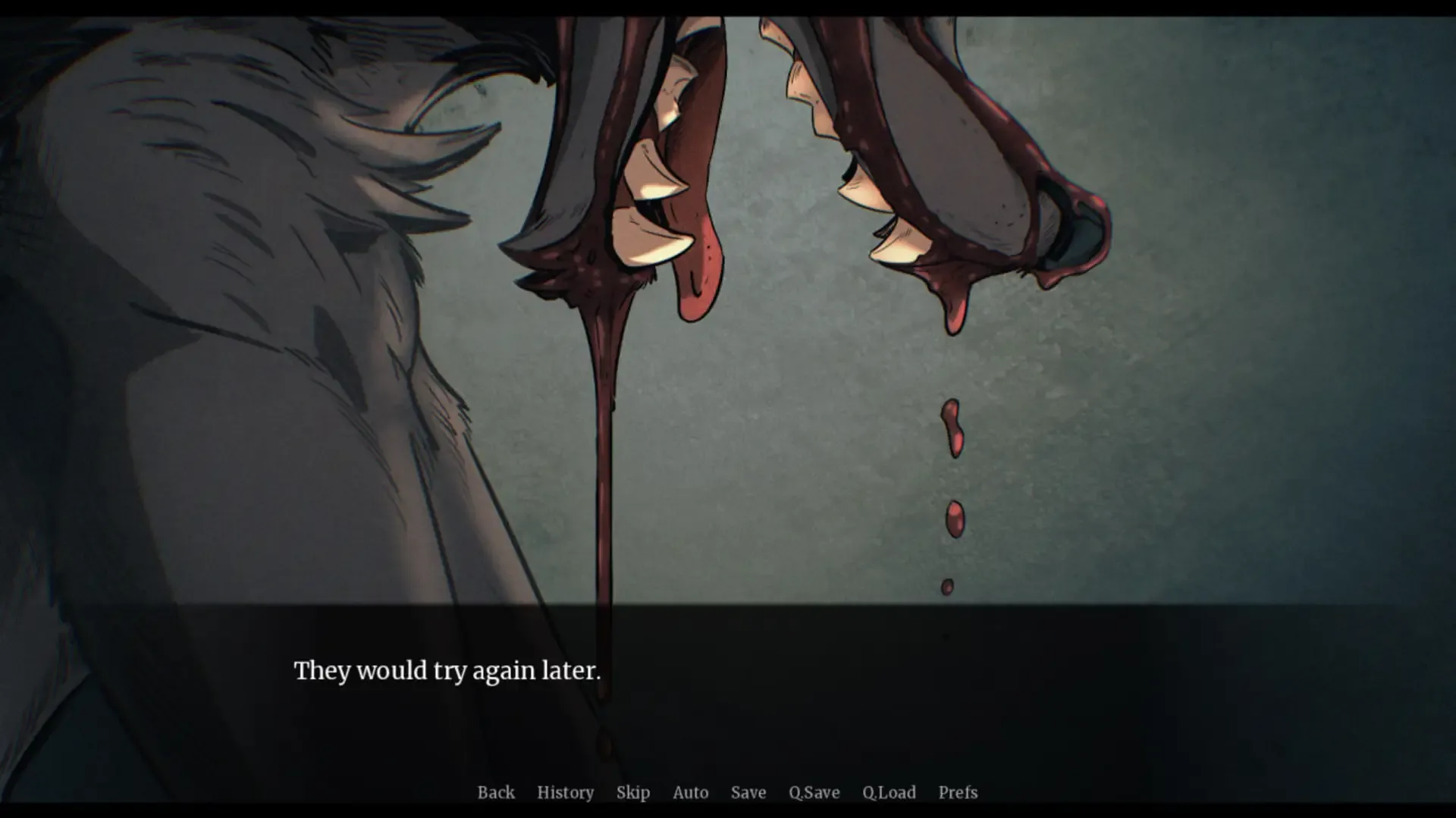Click the Back button to rewind dialogue
The height and width of the screenshot is (818, 1456).
click(x=496, y=792)
